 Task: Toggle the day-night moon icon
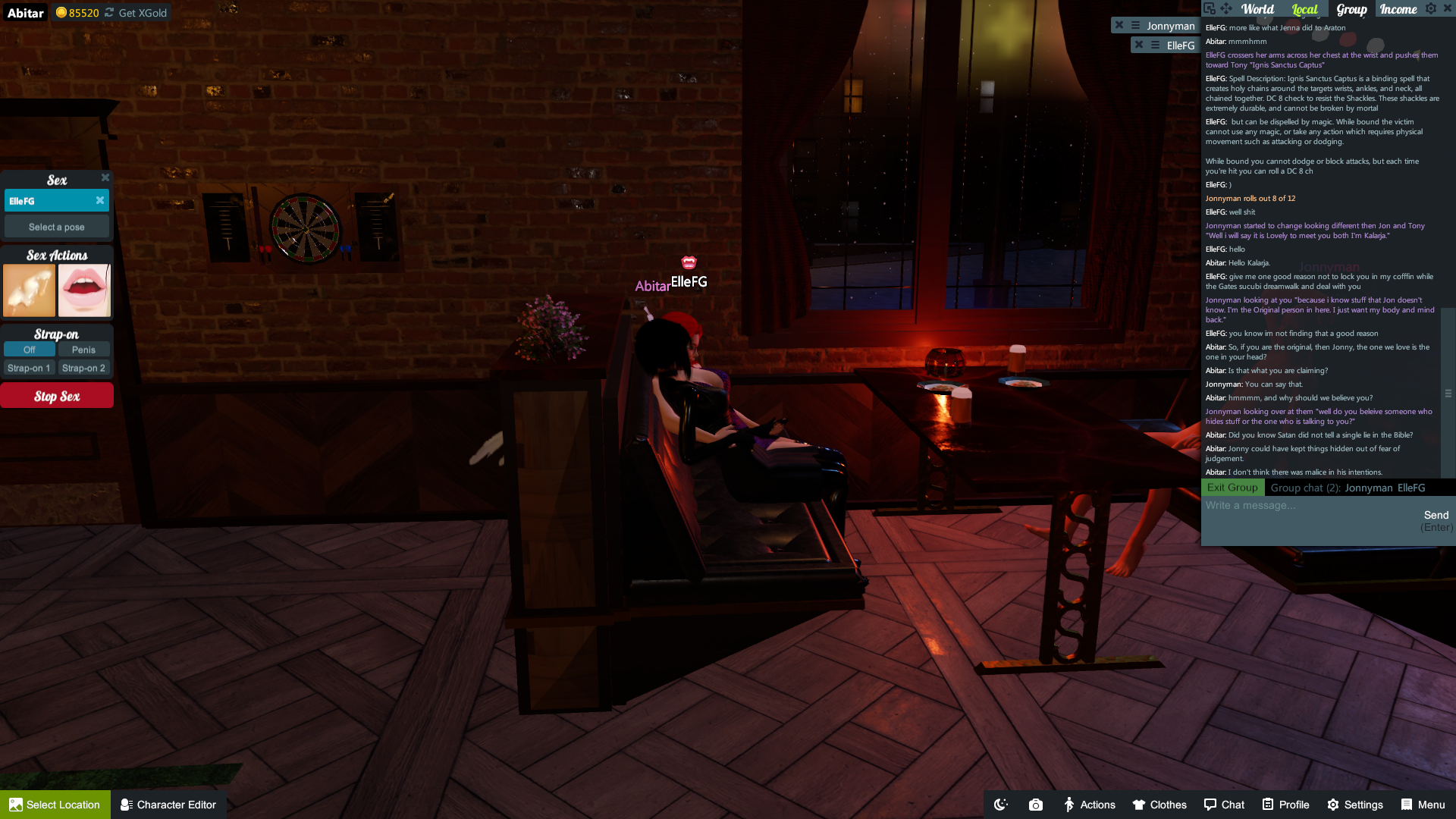coord(1001,805)
